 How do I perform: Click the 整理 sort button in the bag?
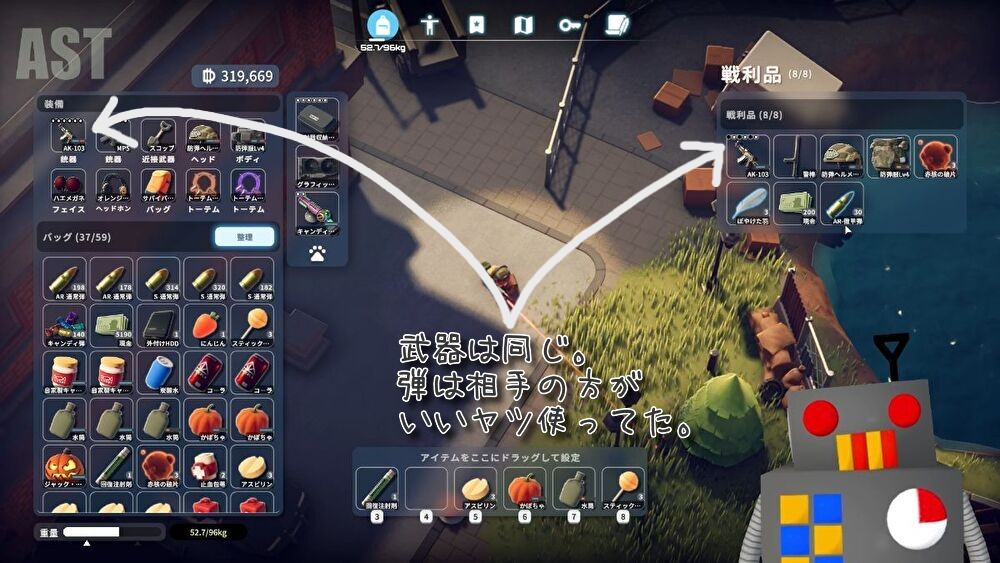click(x=244, y=236)
